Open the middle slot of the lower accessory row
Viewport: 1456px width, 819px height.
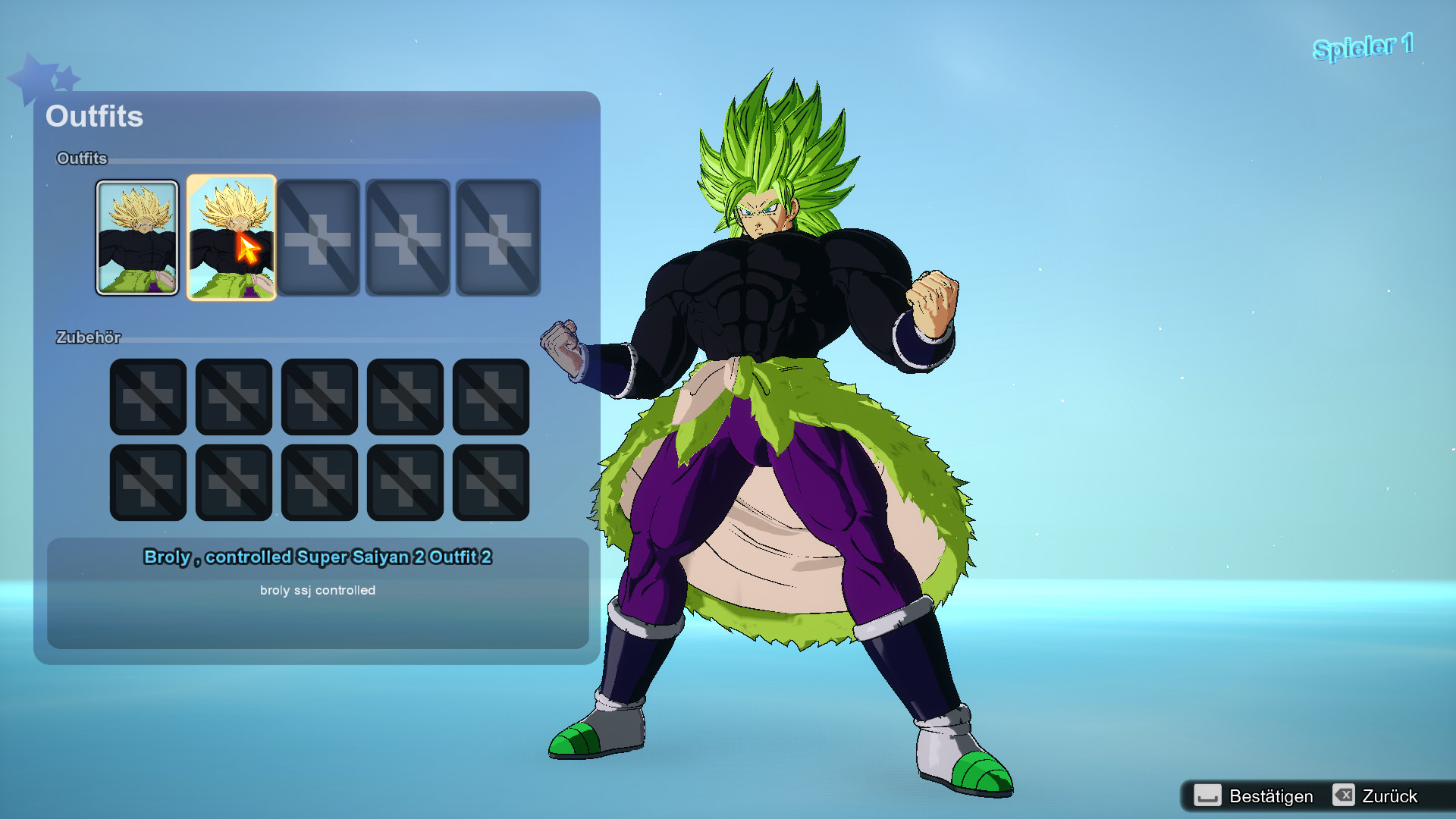319,482
